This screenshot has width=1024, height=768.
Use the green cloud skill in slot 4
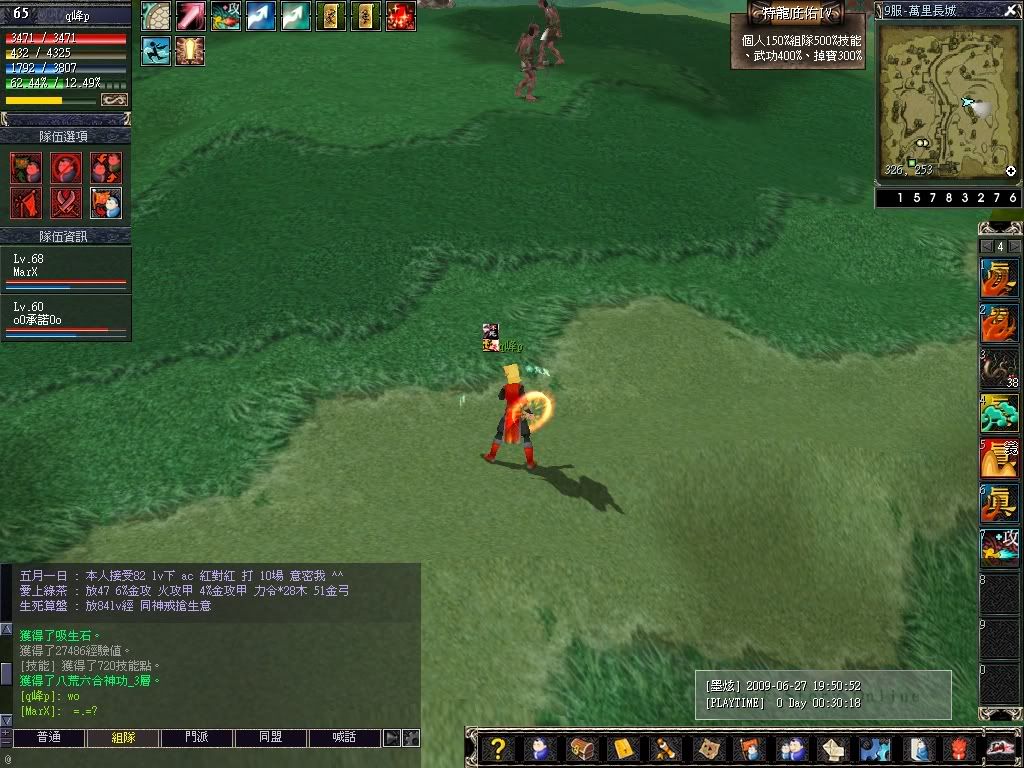tap(998, 412)
